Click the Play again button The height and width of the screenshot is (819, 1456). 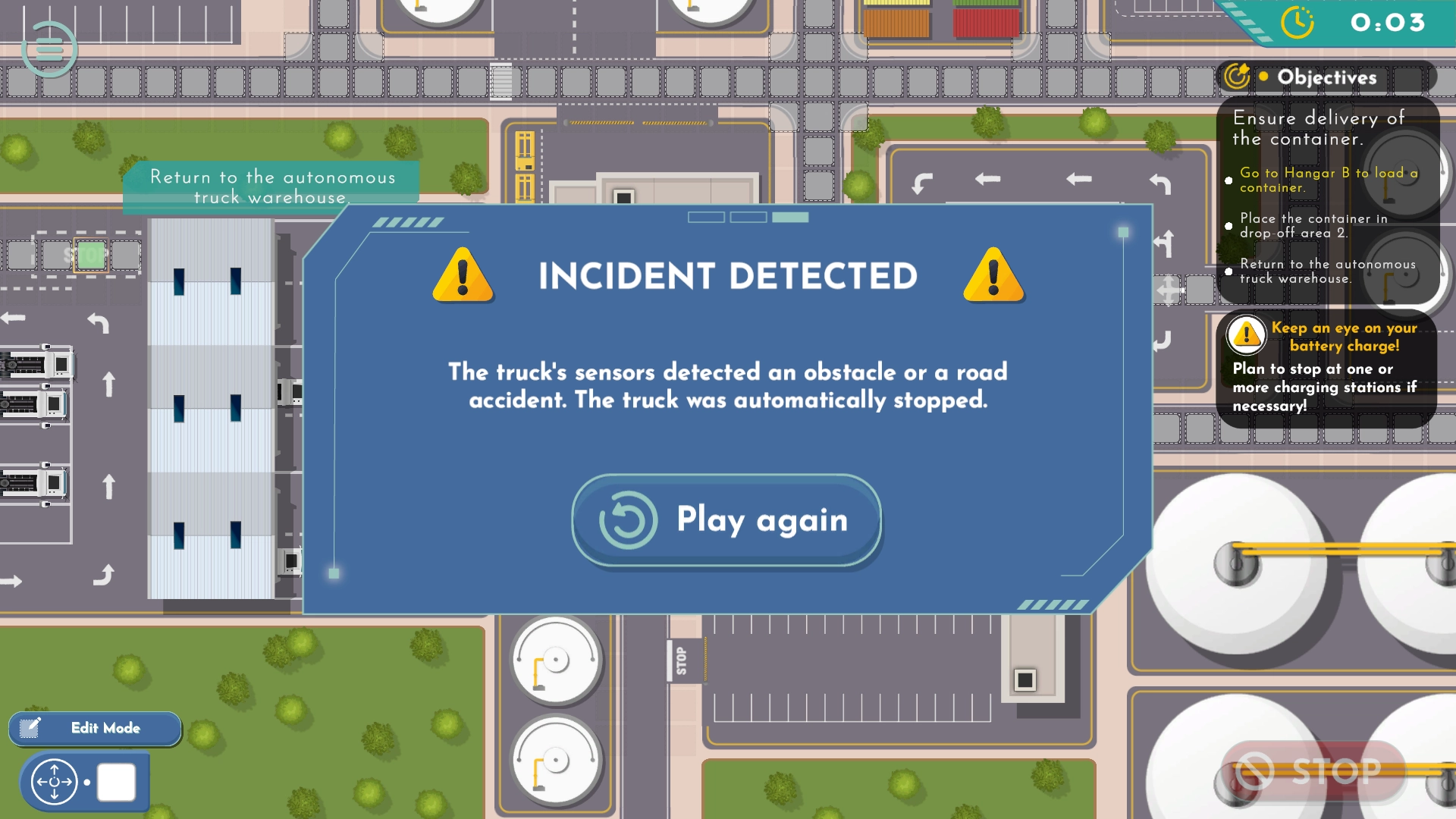tap(726, 520)
